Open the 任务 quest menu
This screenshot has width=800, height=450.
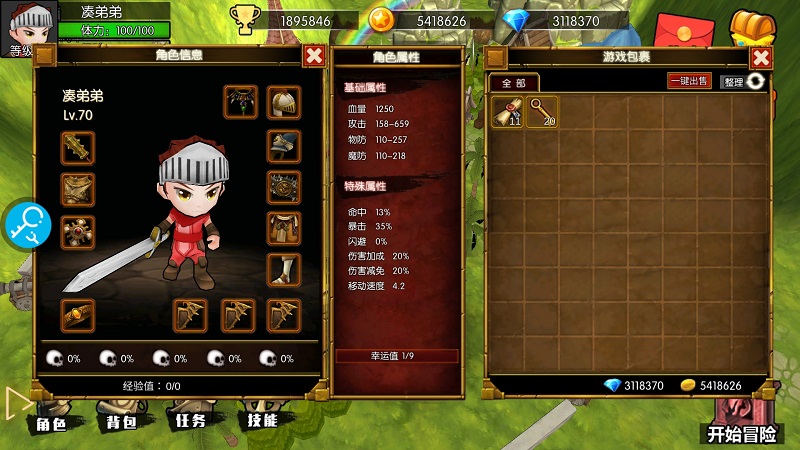pos(190,421)
